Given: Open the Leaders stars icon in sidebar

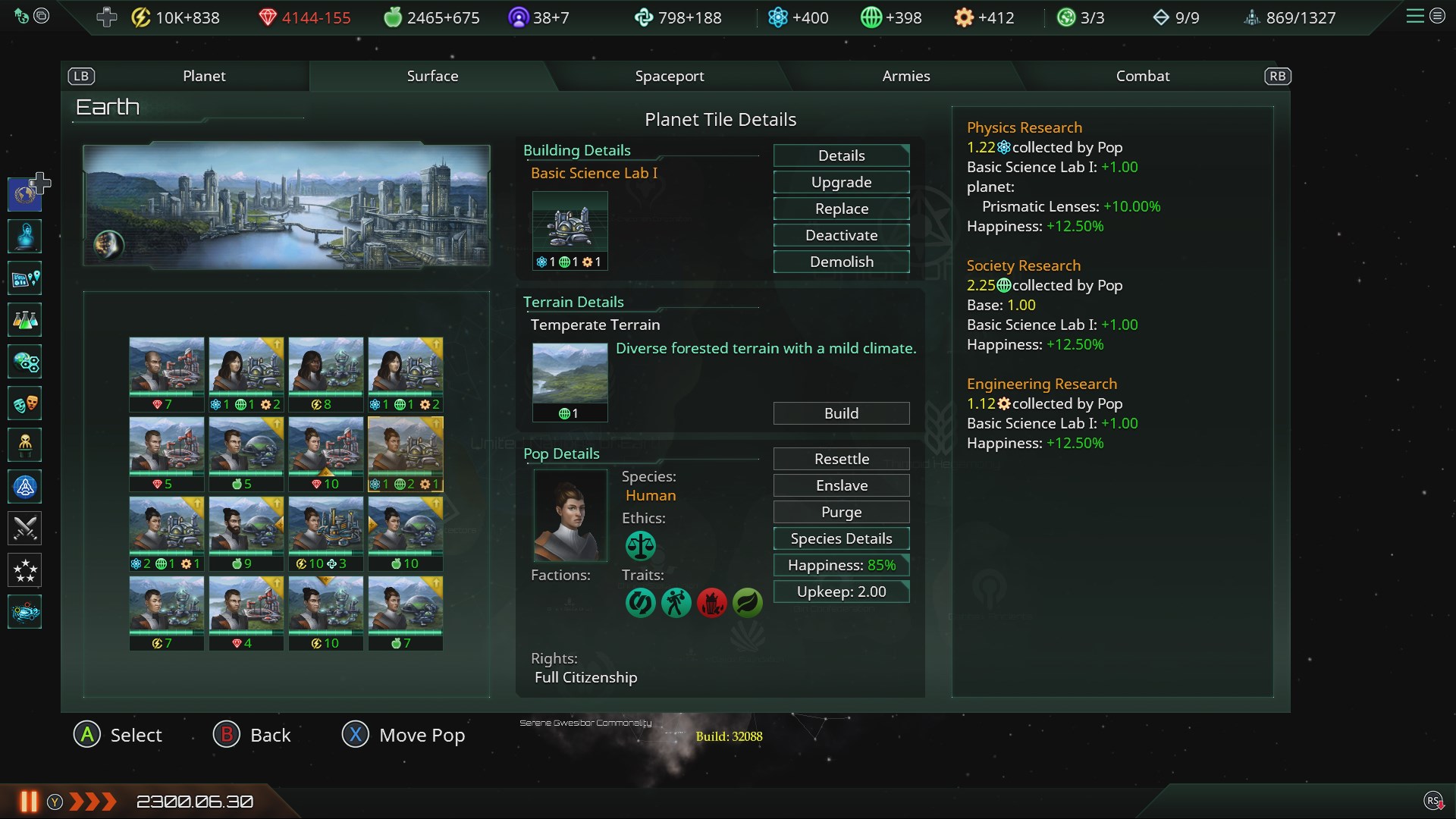Looking at the screenshot, I should [x=25, y=570].
